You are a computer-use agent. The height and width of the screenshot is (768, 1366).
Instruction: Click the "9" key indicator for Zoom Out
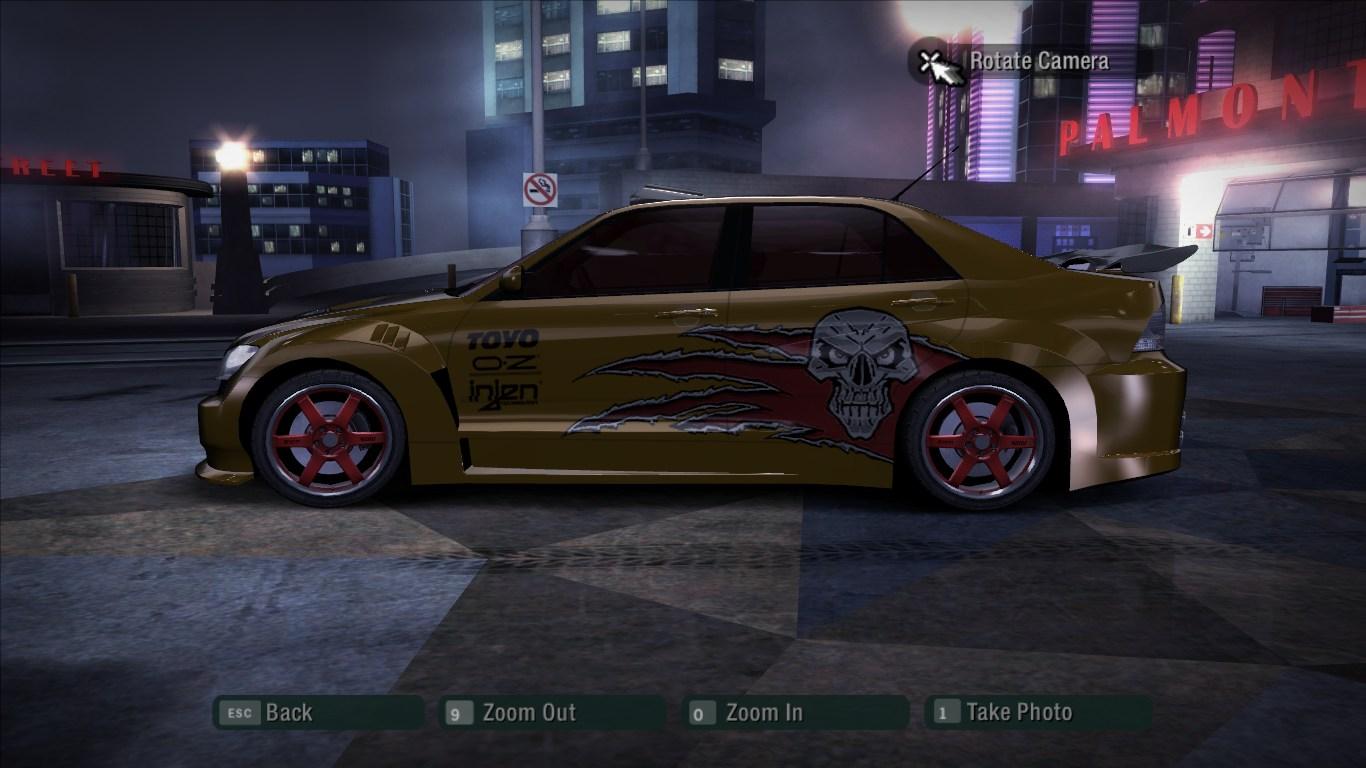point(456,713)
